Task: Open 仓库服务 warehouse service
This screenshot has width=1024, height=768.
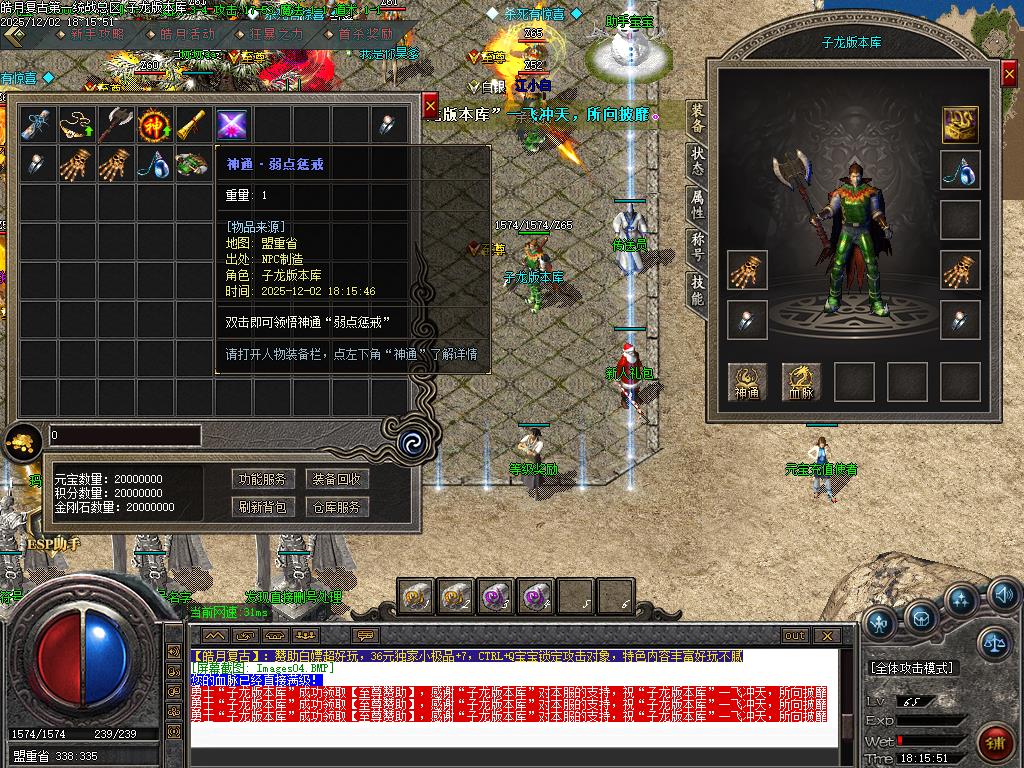Action: click(x=337, y=507)
